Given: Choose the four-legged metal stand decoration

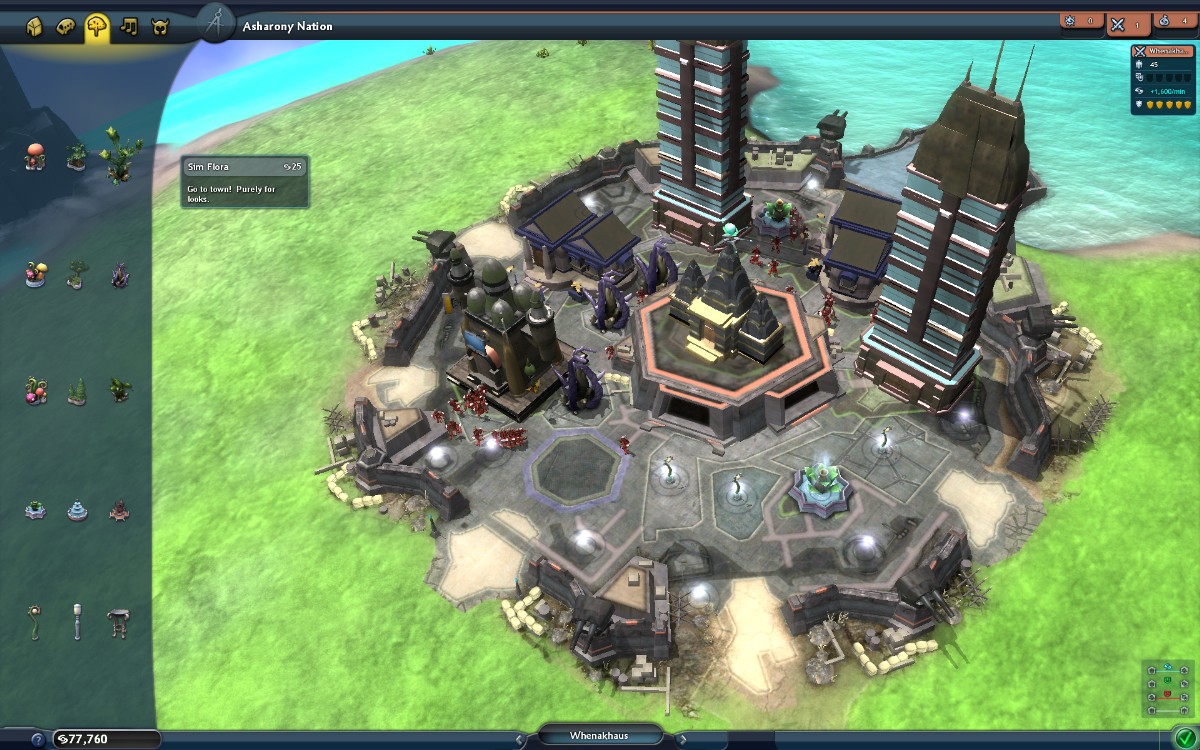Looking at the screenshot, I should pyautogui.click(x=118, y=621).
